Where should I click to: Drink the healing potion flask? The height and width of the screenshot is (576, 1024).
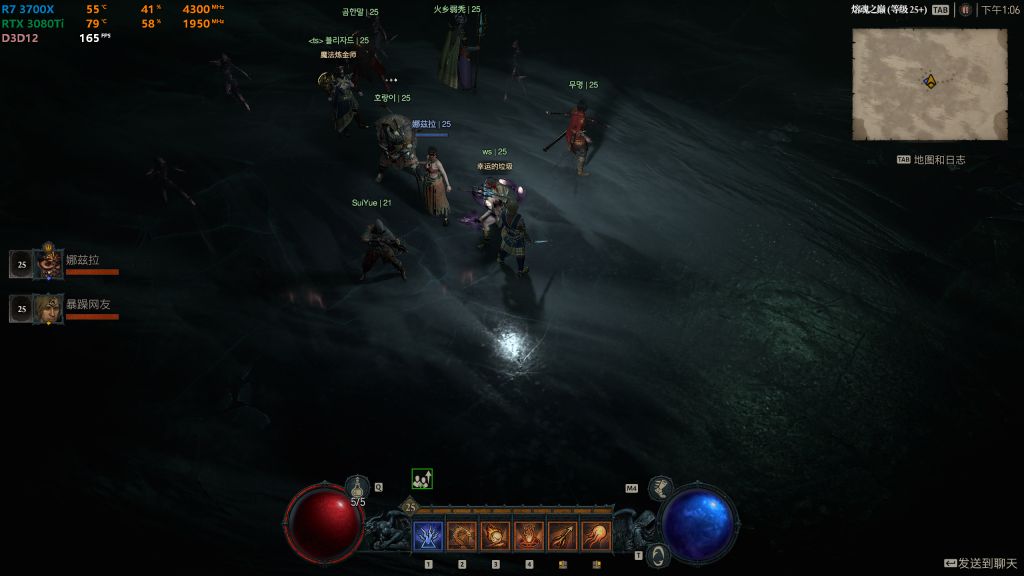point(358,488)
